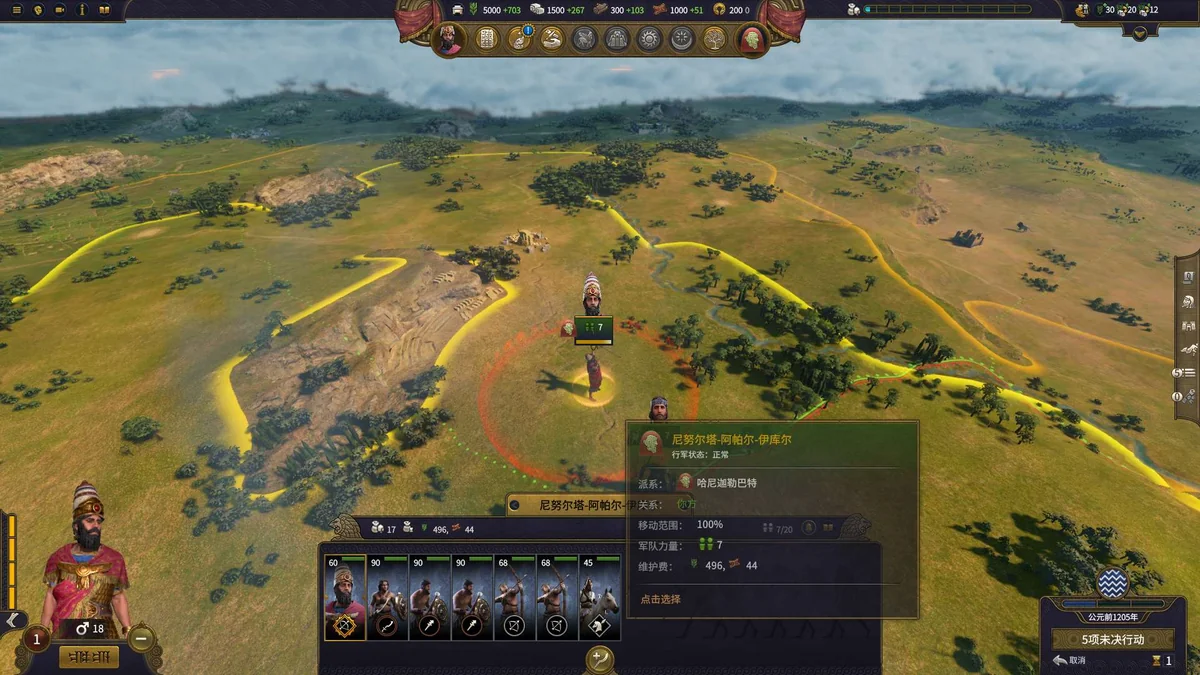Click the 5 pending actions end-turn button

[x=1112, y=639]
